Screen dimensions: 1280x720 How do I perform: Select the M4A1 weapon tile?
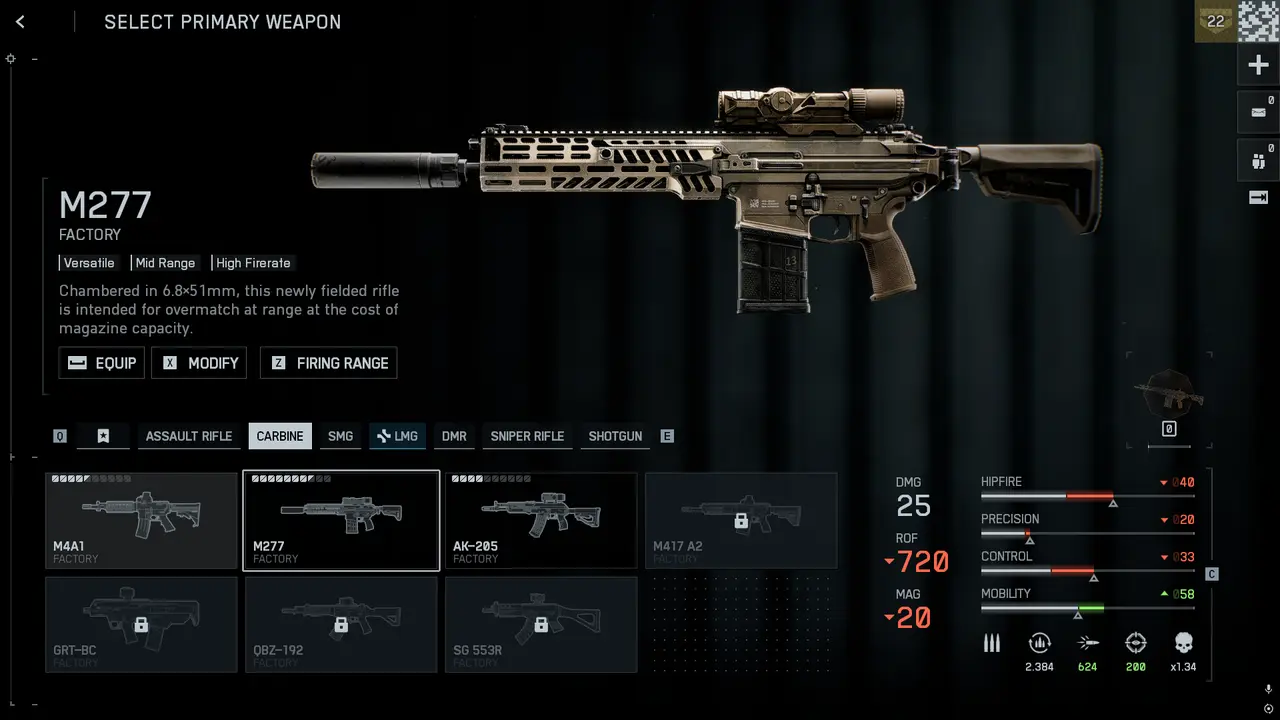141,521
